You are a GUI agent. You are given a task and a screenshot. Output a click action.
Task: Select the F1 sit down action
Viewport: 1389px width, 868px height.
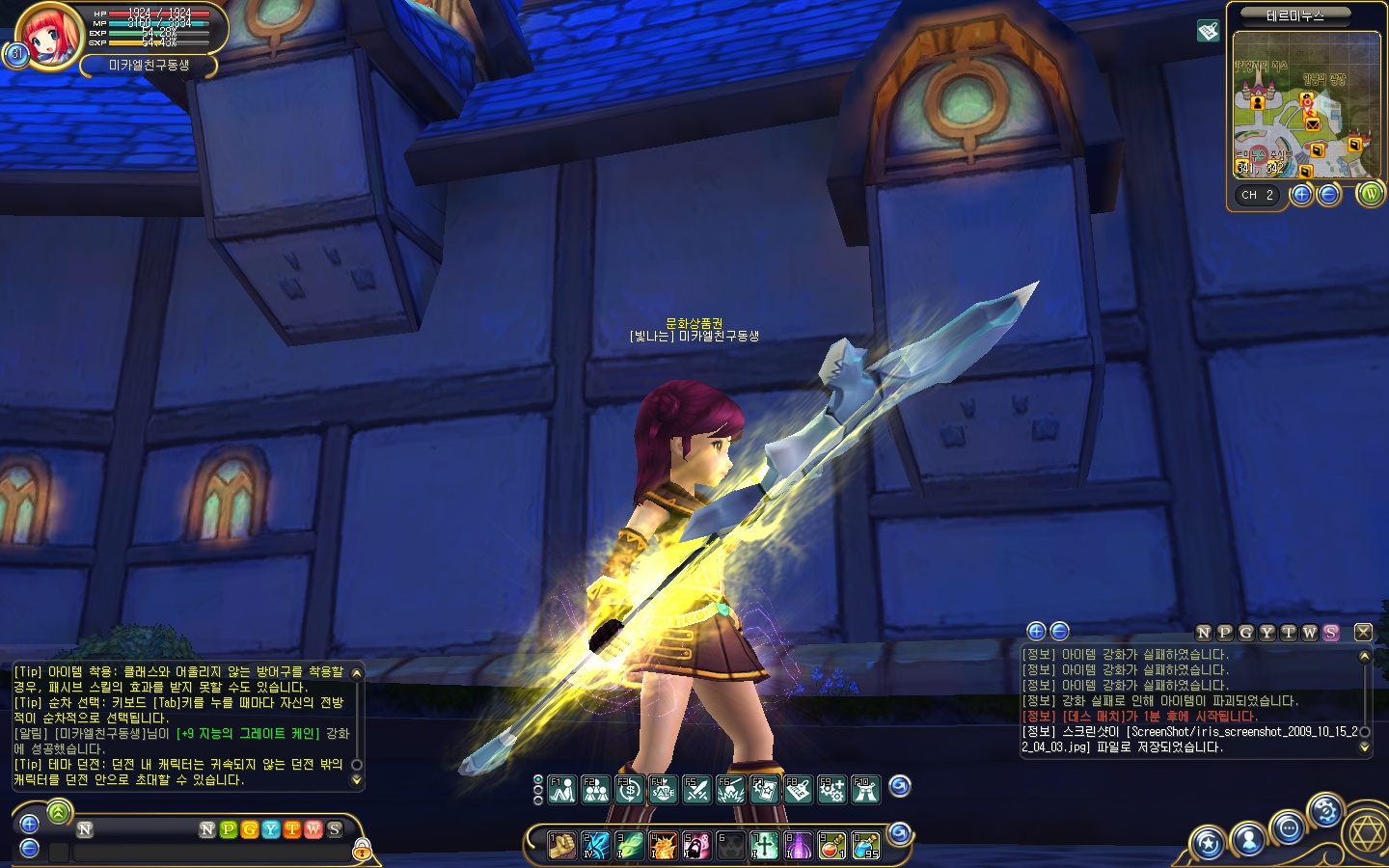(561, 790)
